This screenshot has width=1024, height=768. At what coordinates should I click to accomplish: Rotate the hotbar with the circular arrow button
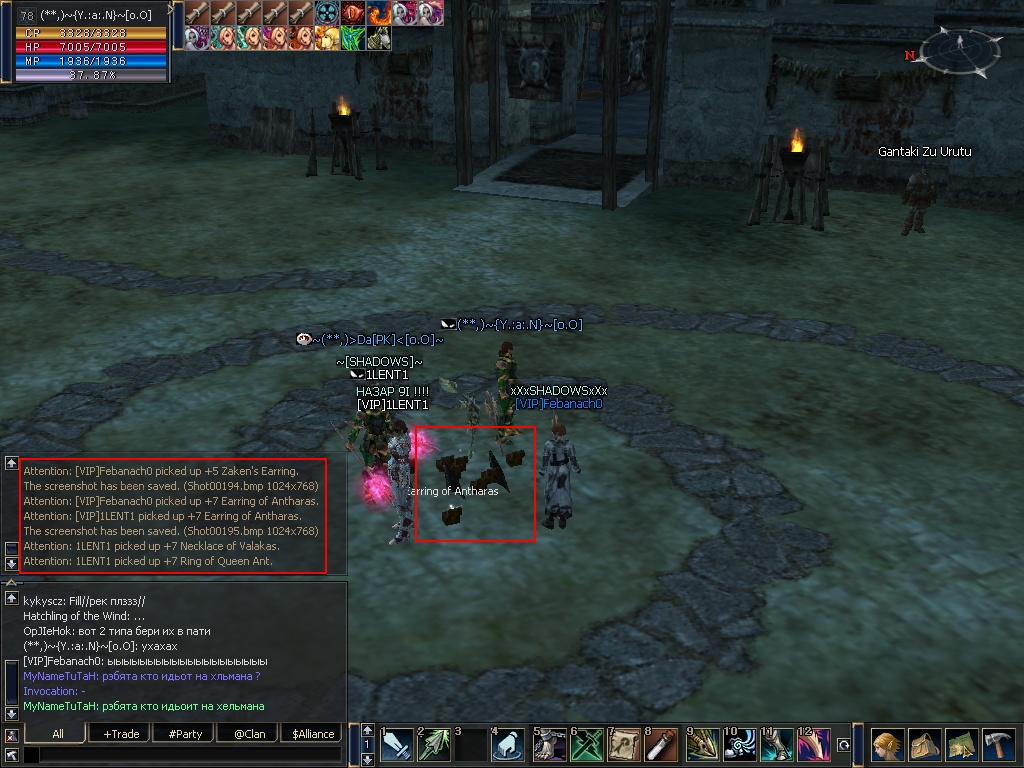(844, 745)
